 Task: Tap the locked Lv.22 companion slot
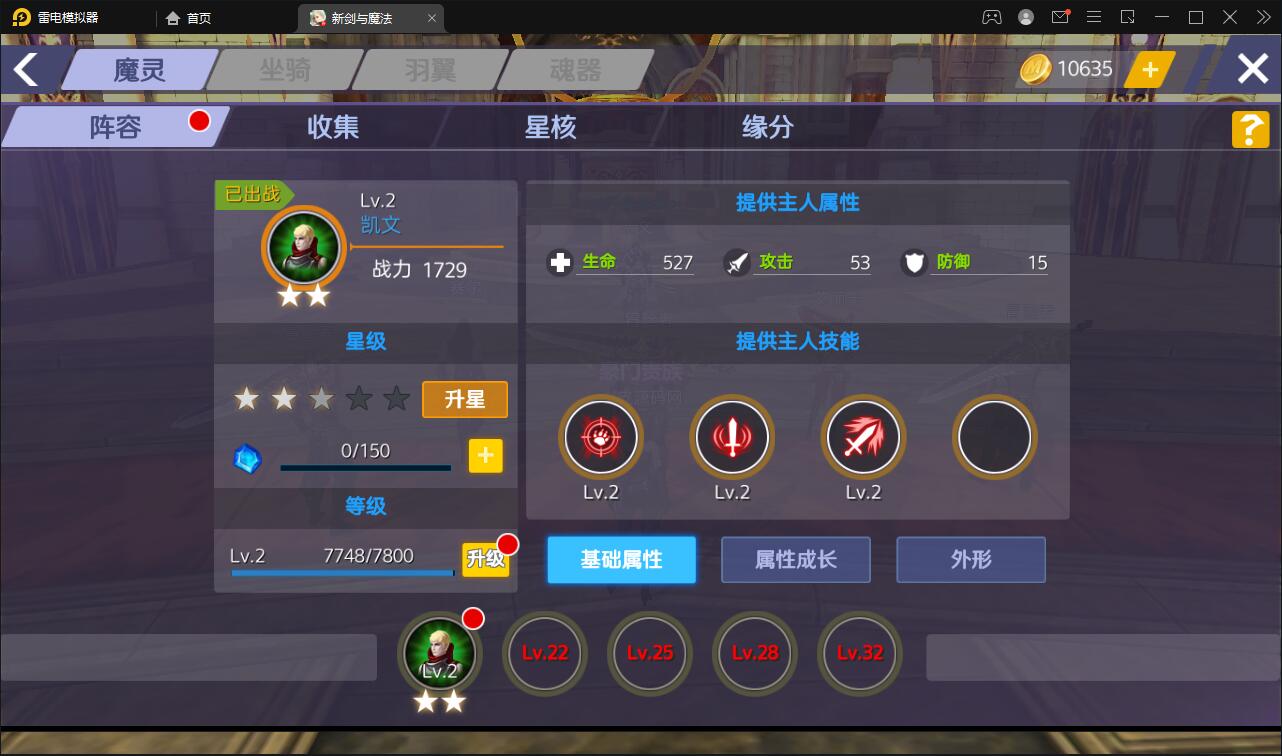pos(545,654)
